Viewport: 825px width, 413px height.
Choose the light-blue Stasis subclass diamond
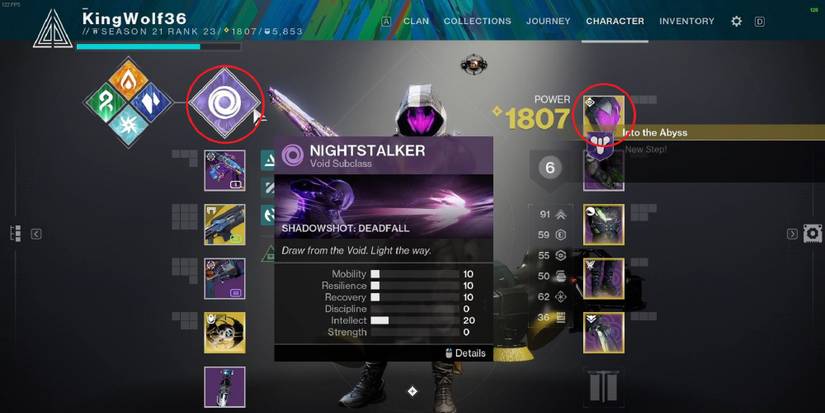point(128,127)
